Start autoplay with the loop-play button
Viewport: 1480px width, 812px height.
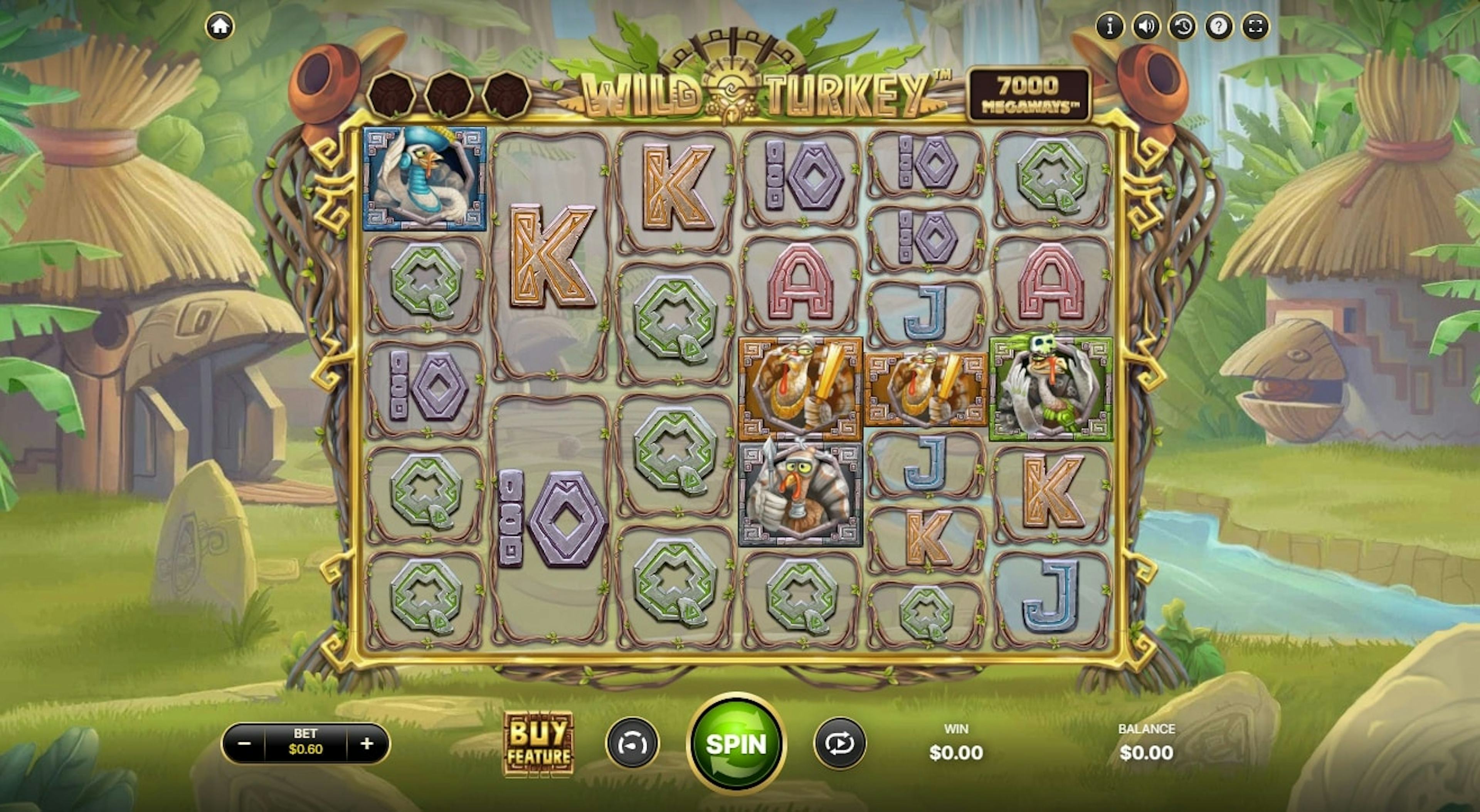pyautogui.click(x=840, y=744)
